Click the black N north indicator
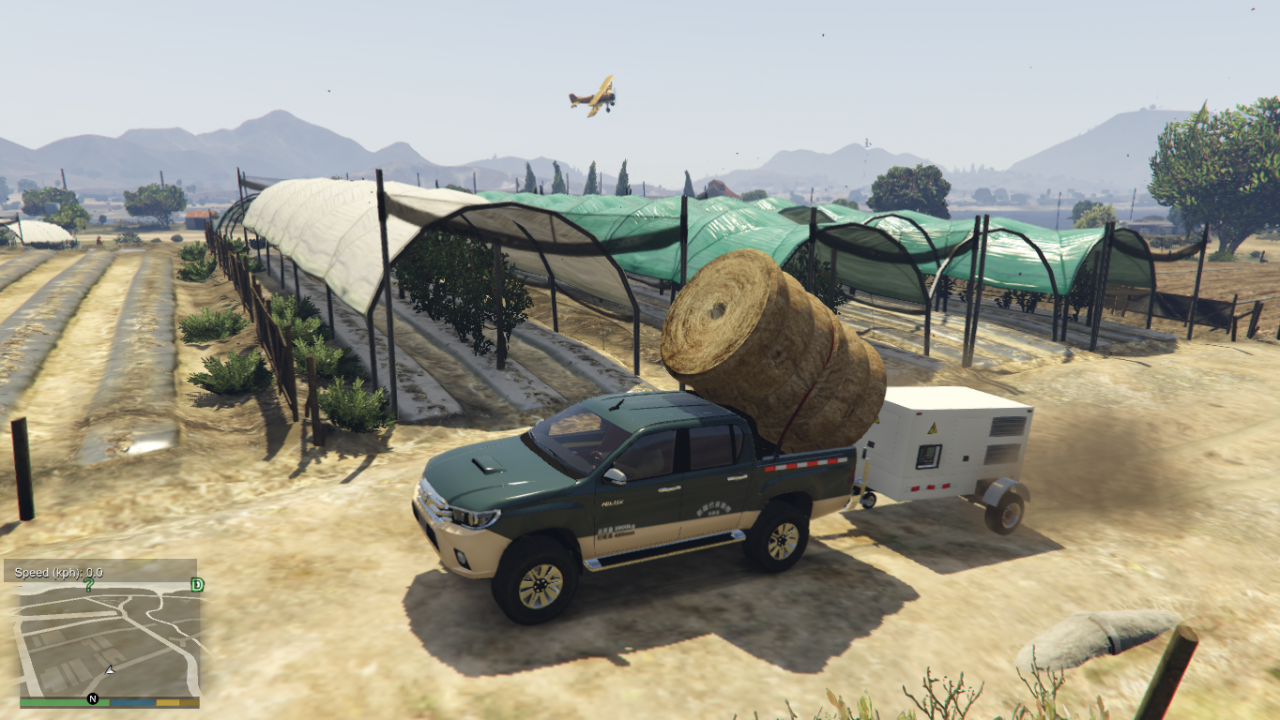The height and width of the screenshot is (720, 1280). point(93,698)
